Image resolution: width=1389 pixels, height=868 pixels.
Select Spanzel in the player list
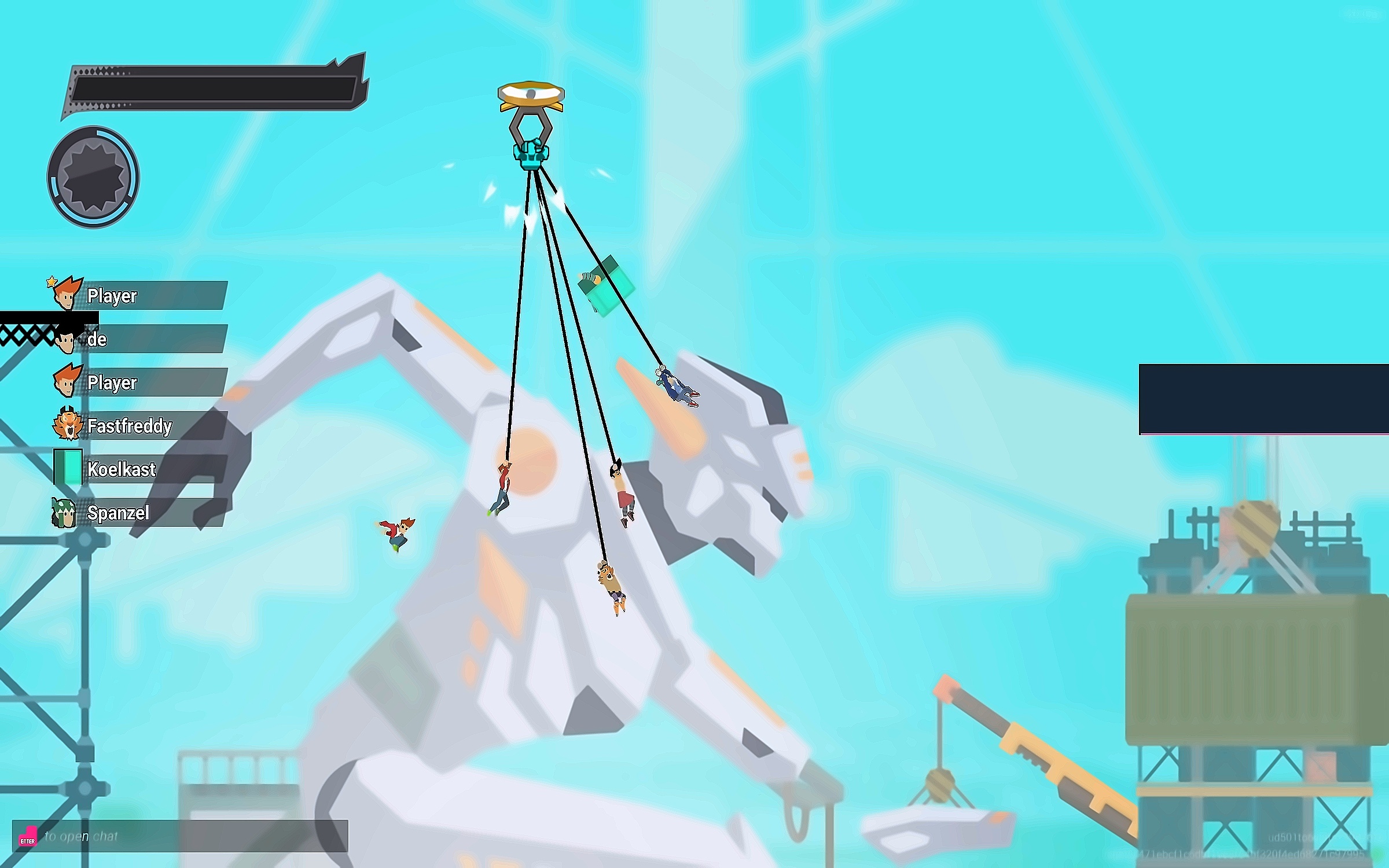click(139, 513)
